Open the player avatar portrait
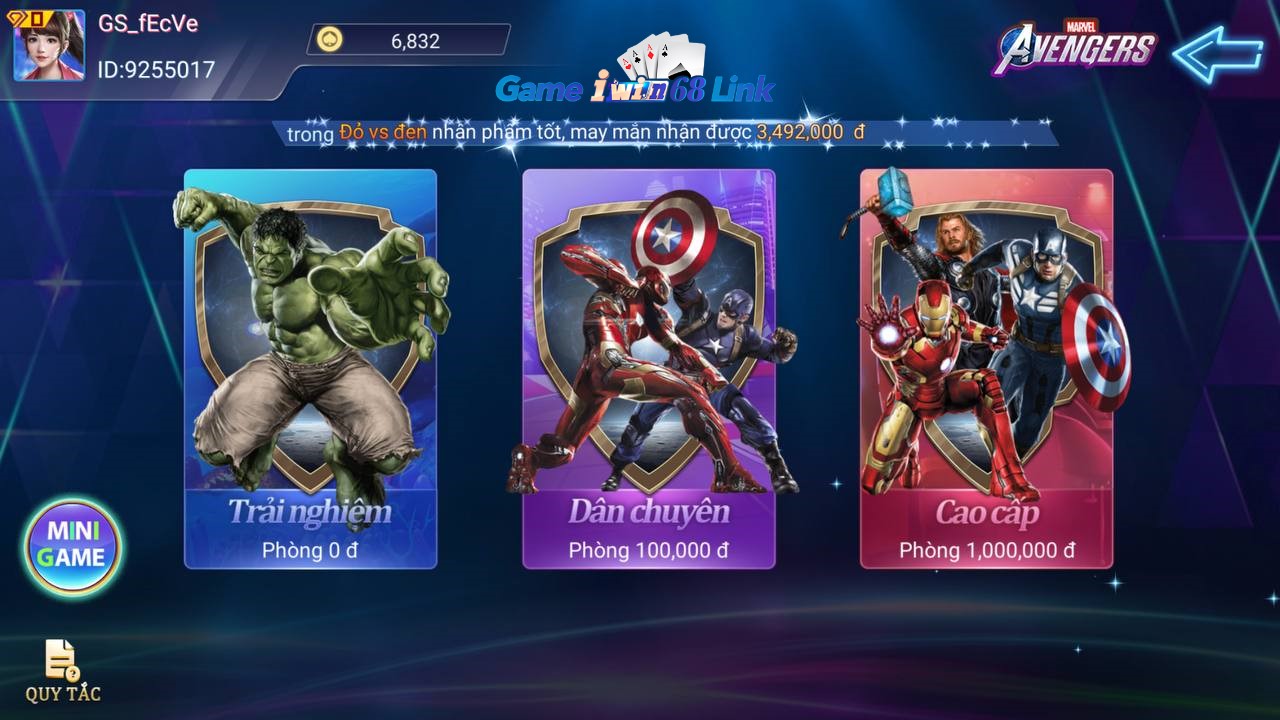 click(x=45, y=50)
